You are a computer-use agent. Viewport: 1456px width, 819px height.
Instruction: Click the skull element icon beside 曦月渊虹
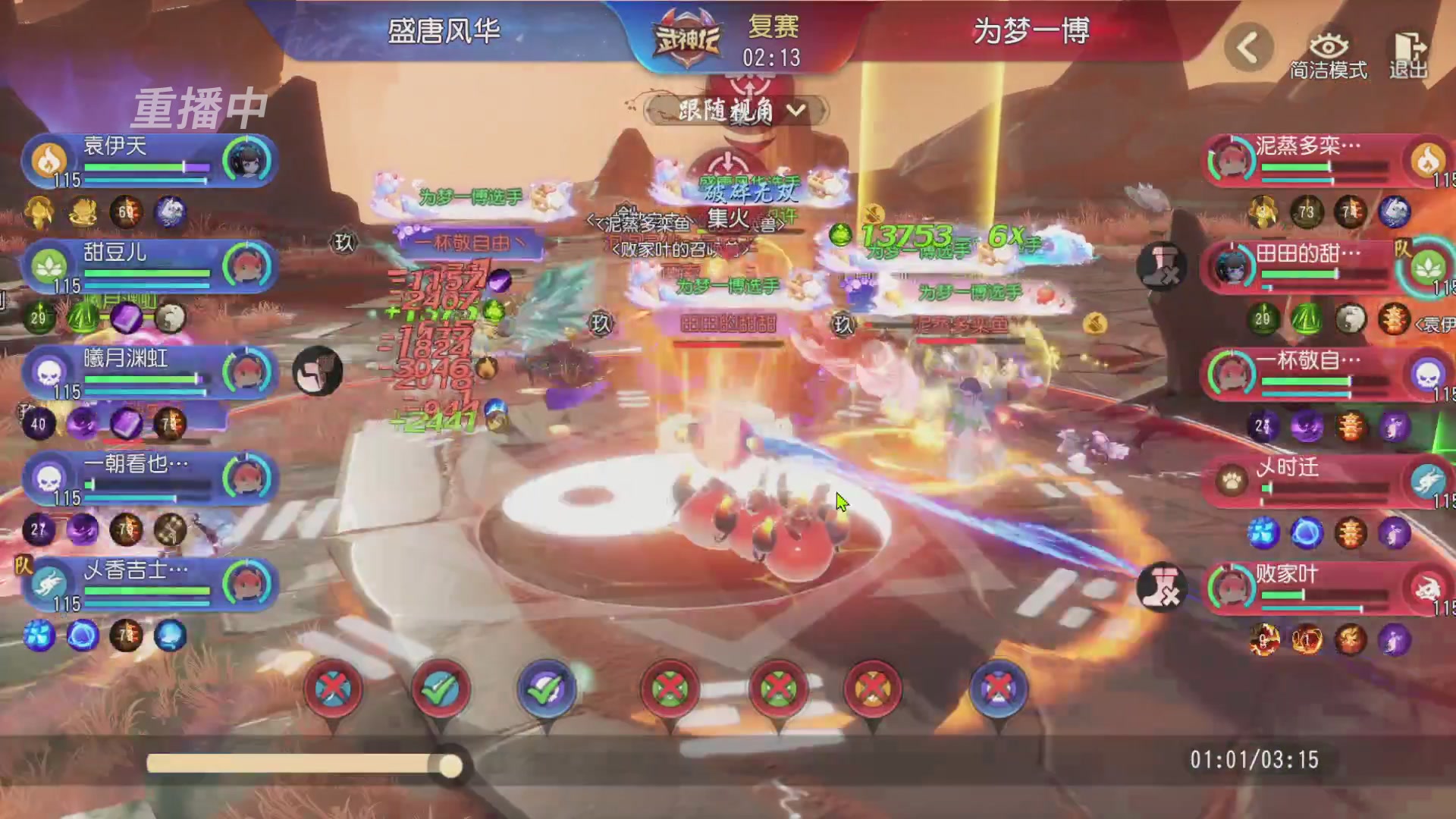pos(48,372)
